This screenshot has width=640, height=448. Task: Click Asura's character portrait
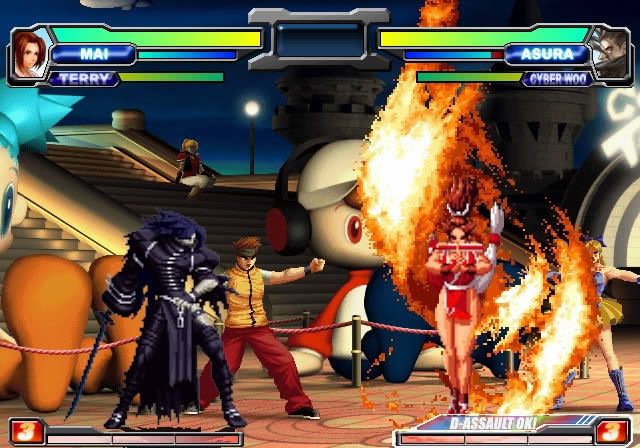(x=610, y=54)
